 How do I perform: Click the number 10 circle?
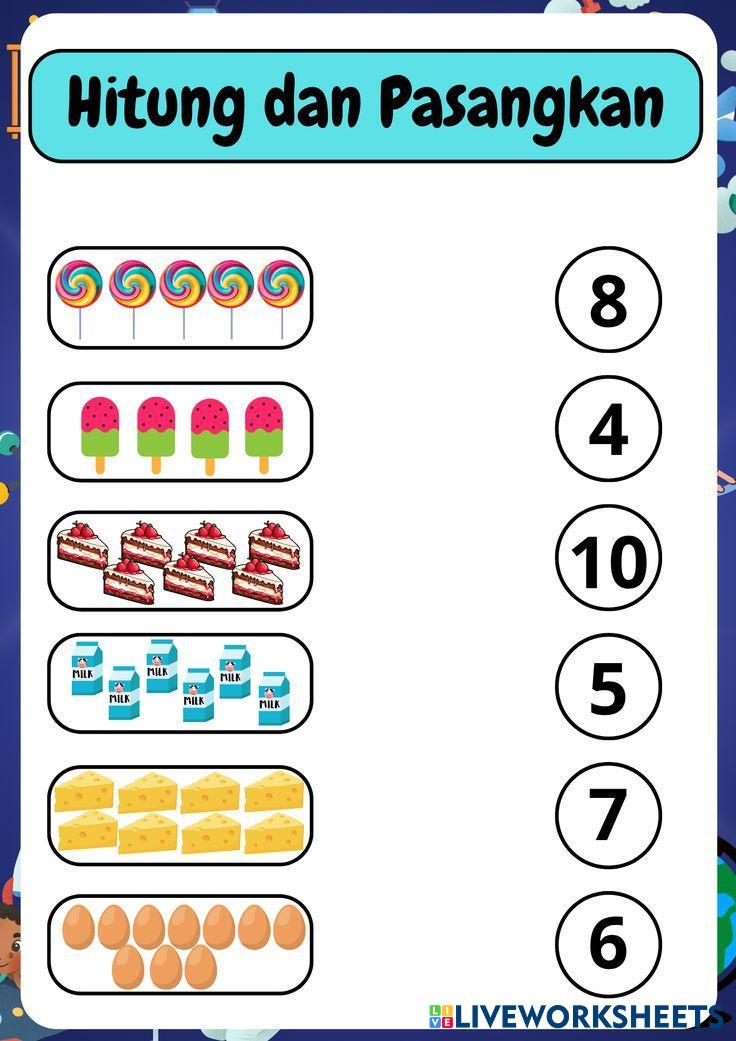[608, 557]
